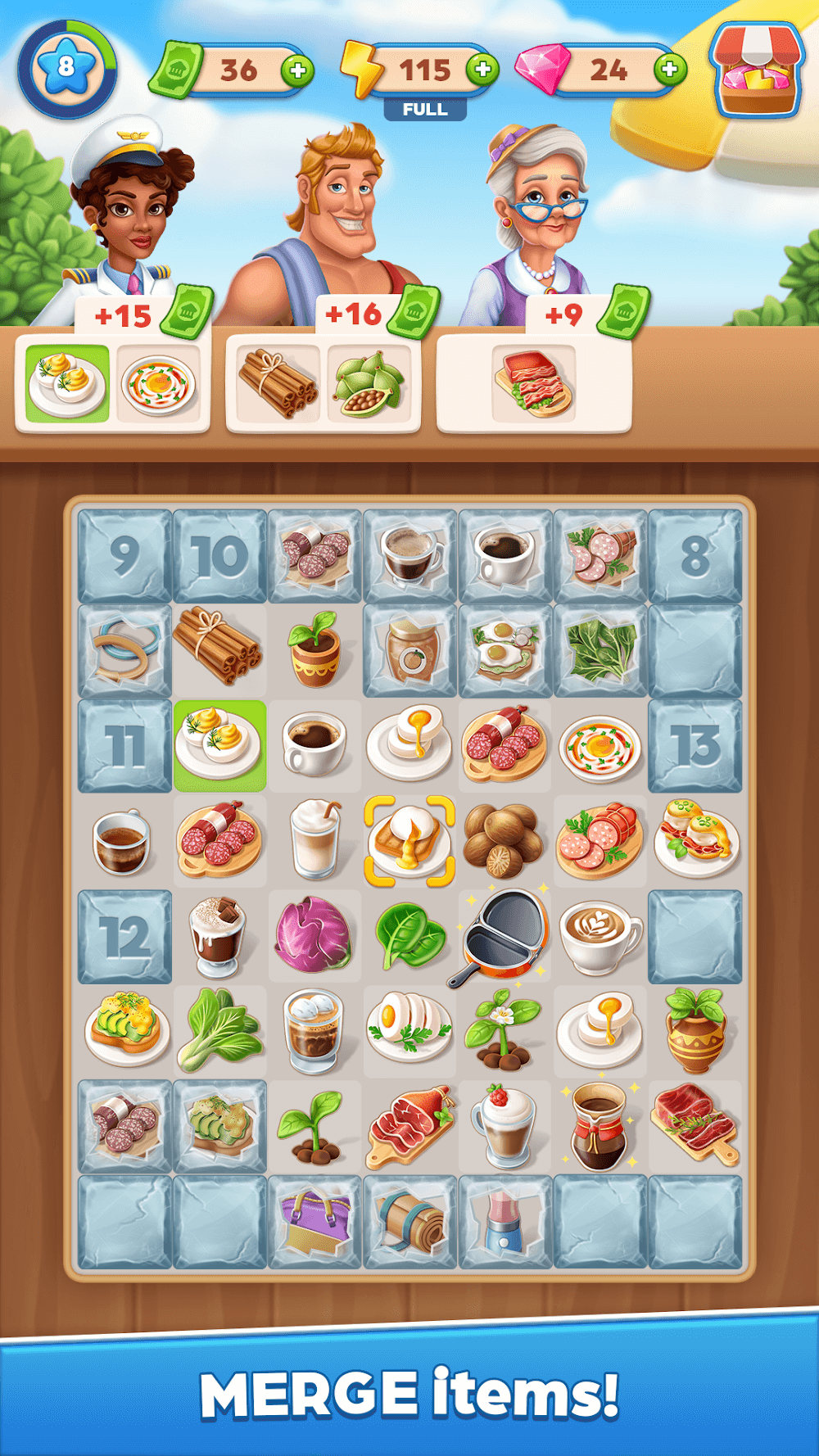Tap the plus button beside energy

tap(483, 69)
